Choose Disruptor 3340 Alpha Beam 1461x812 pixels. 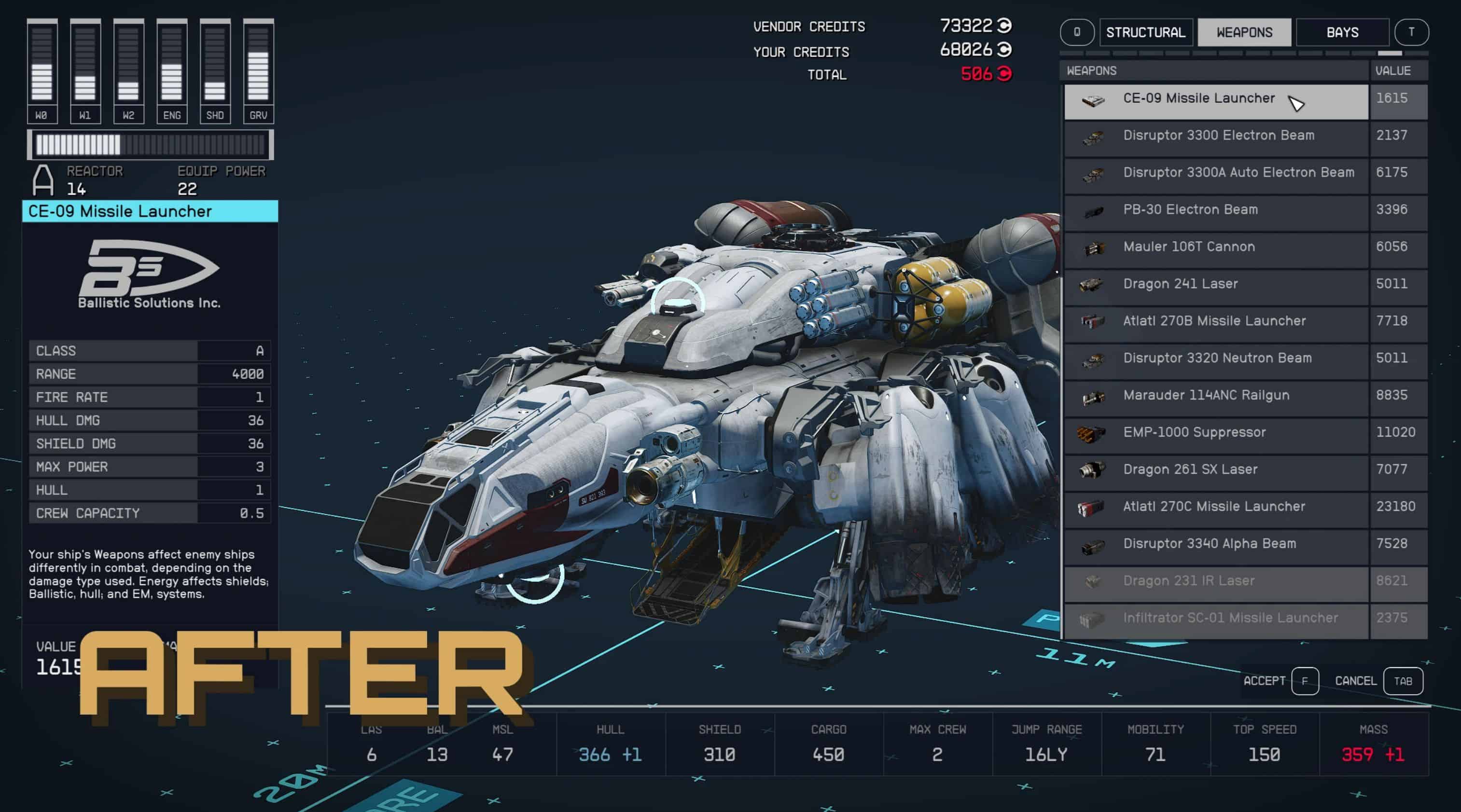click(x=1209, y=544)
